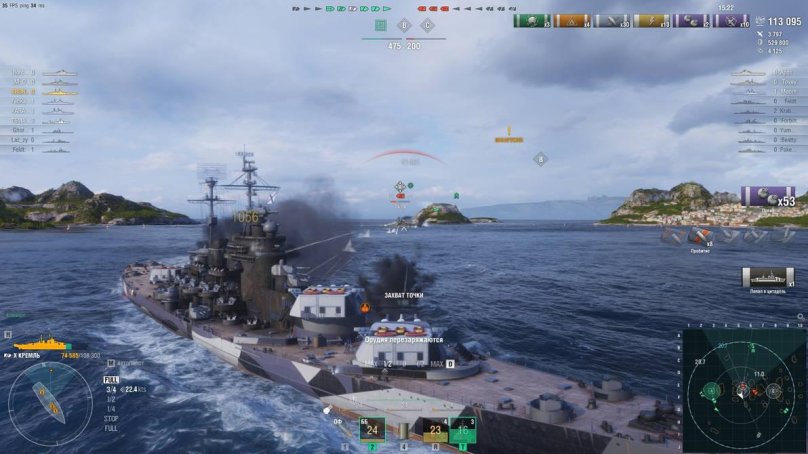Image resolution: width=808 pixels, height=454 pixels.
Task: Set engine telegraph to STOP
Action: (111, 418)
